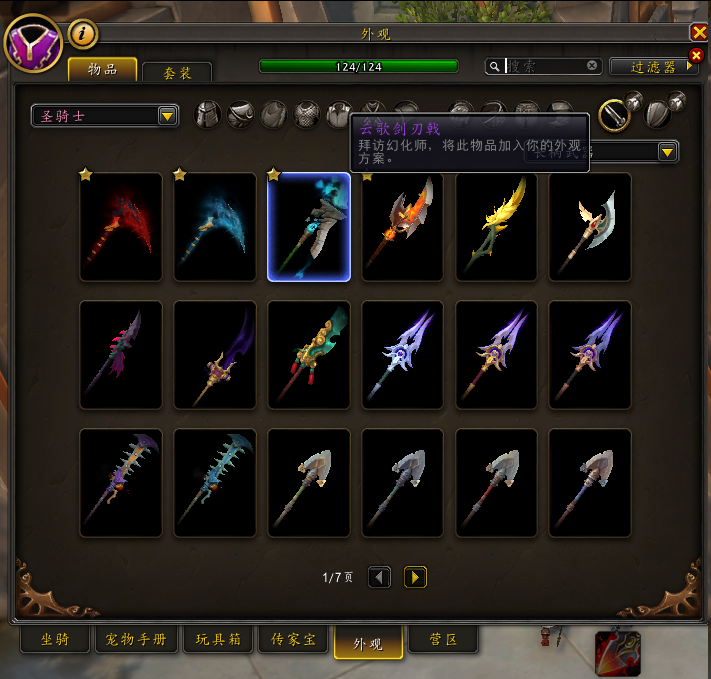This screenshot has width=711, height=679.
Task: Pick the red flame scythe appearance
Action: pyautogui.click(x=121, y=227)
